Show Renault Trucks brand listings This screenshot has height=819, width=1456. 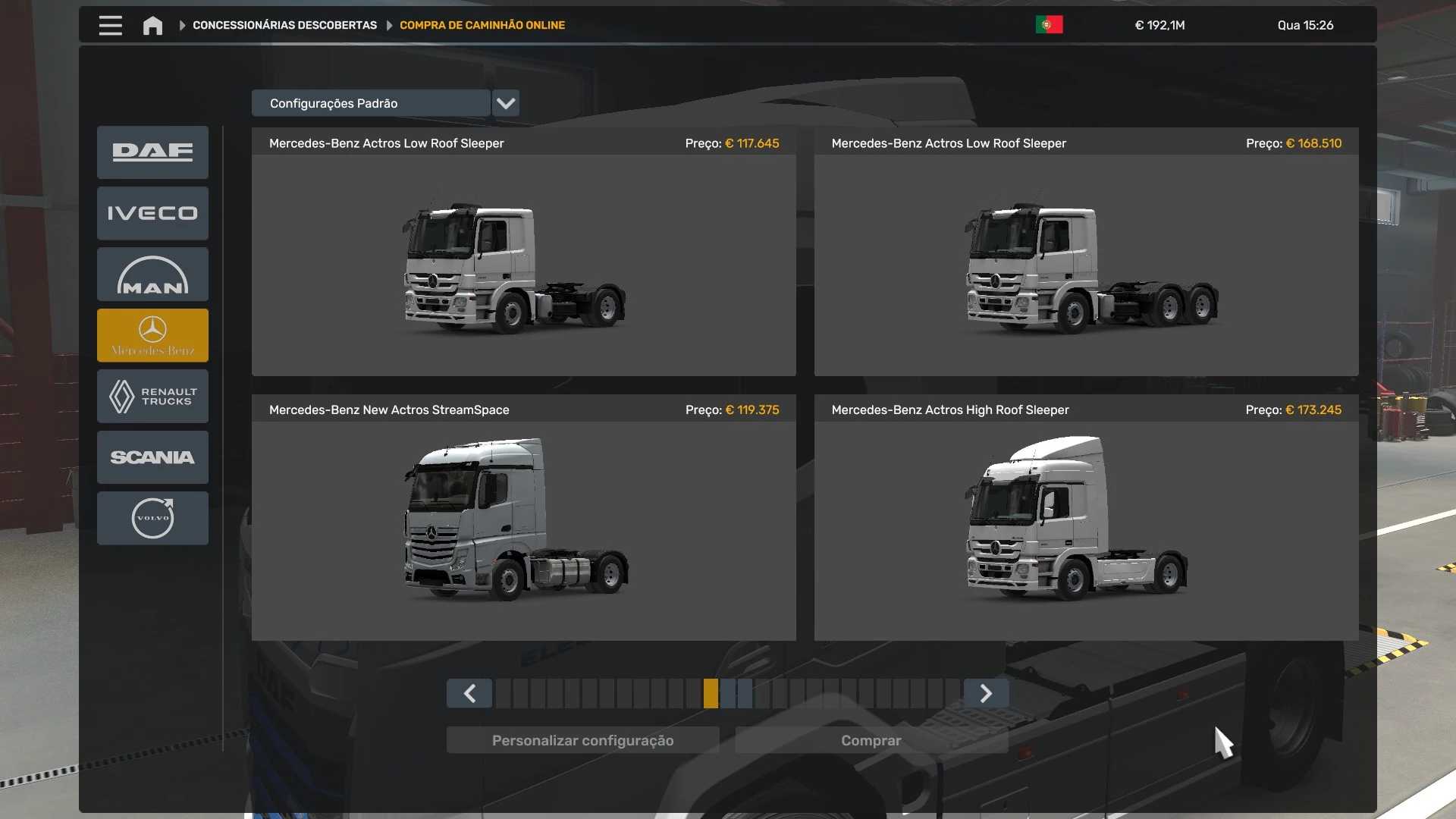[152, 396]
